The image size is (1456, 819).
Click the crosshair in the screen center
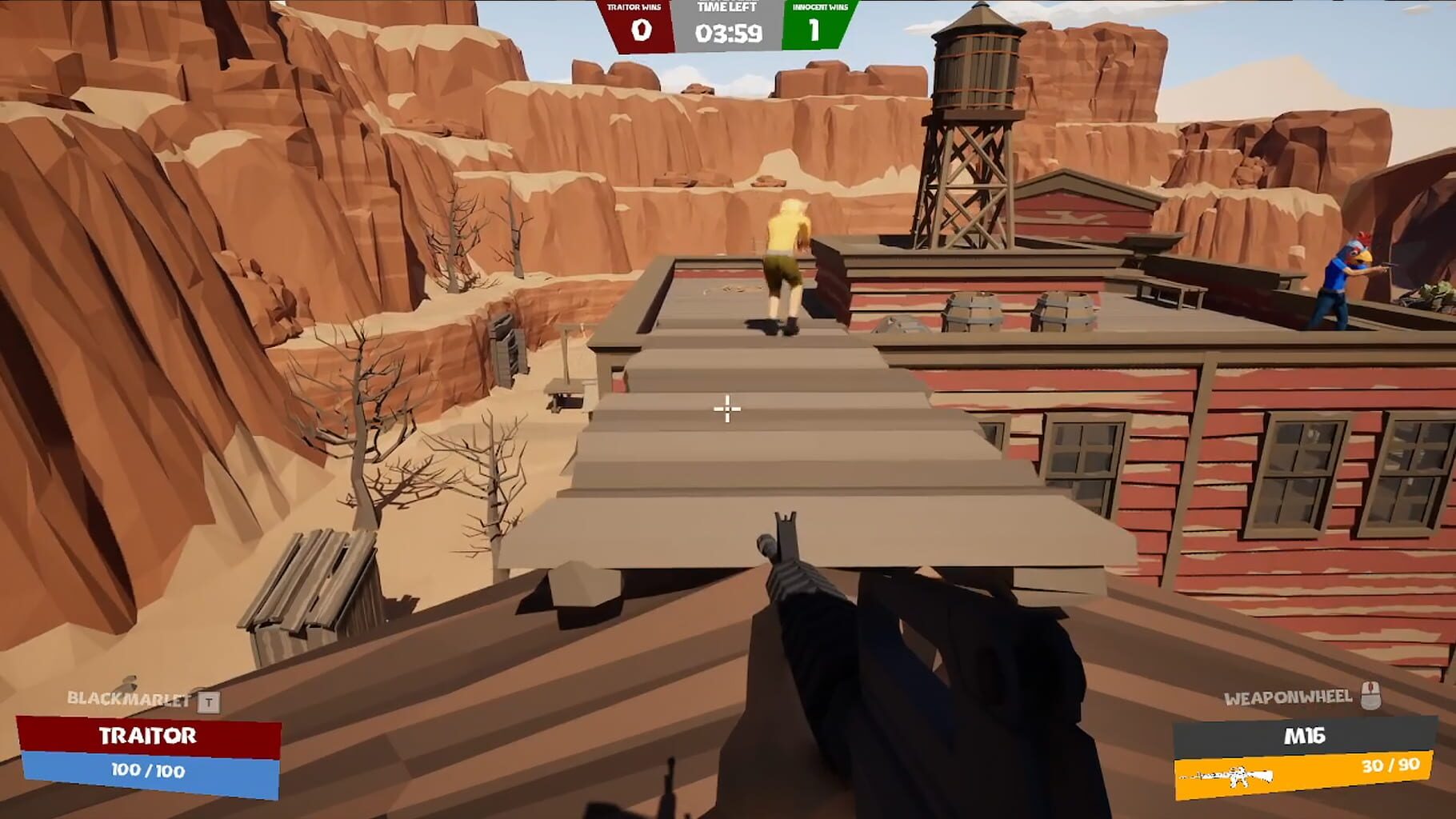726,408
